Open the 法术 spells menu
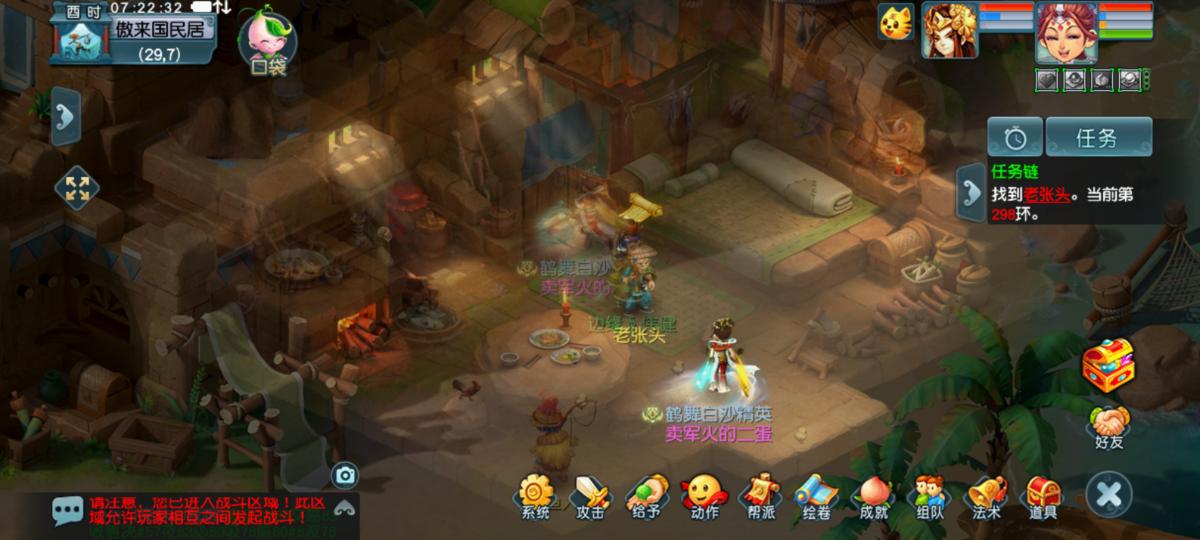Image resolution: width=1200 pixels, height=540 pixels. [x=986, y=495]
